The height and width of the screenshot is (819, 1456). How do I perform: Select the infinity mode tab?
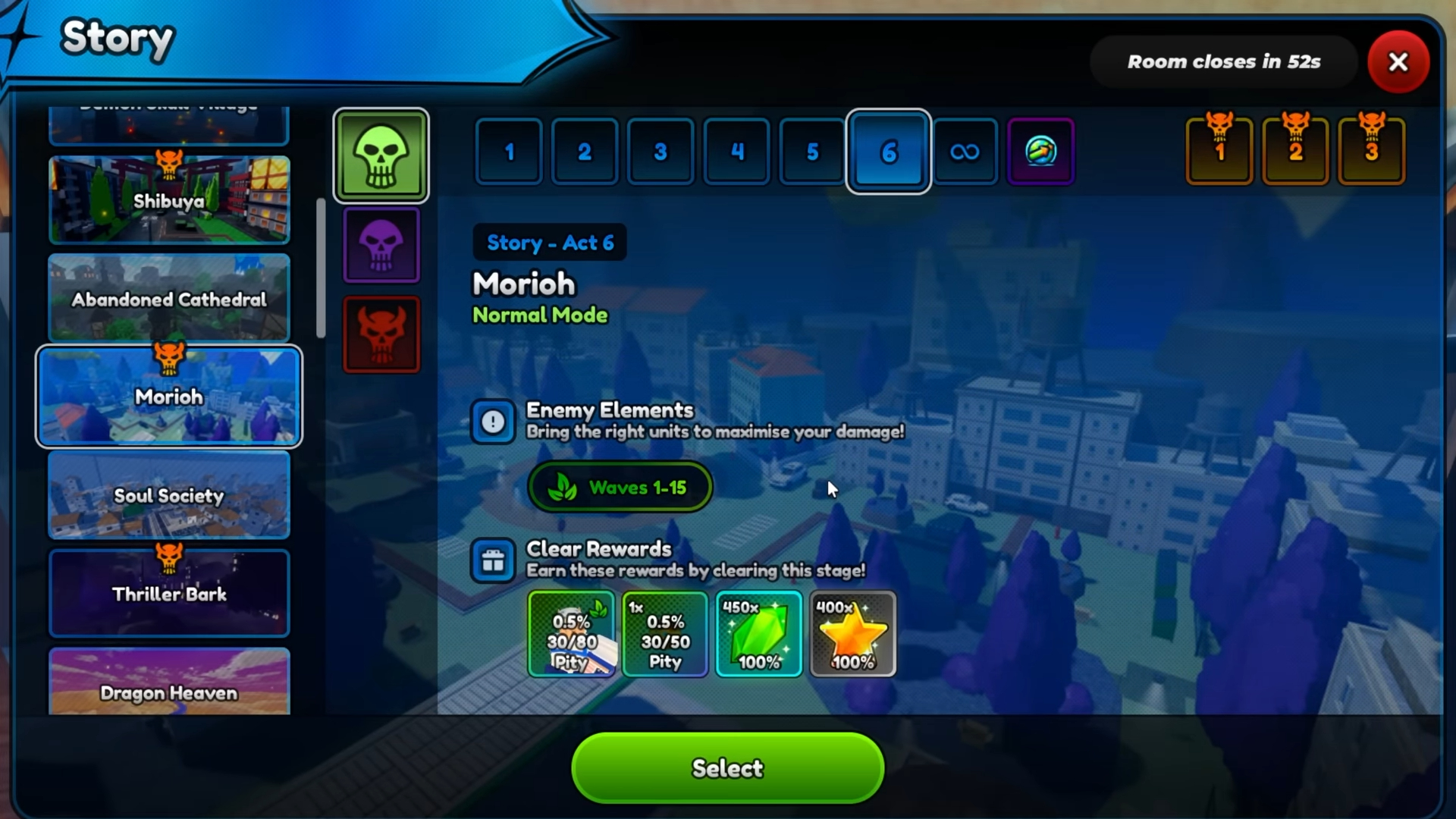[965, 152]
